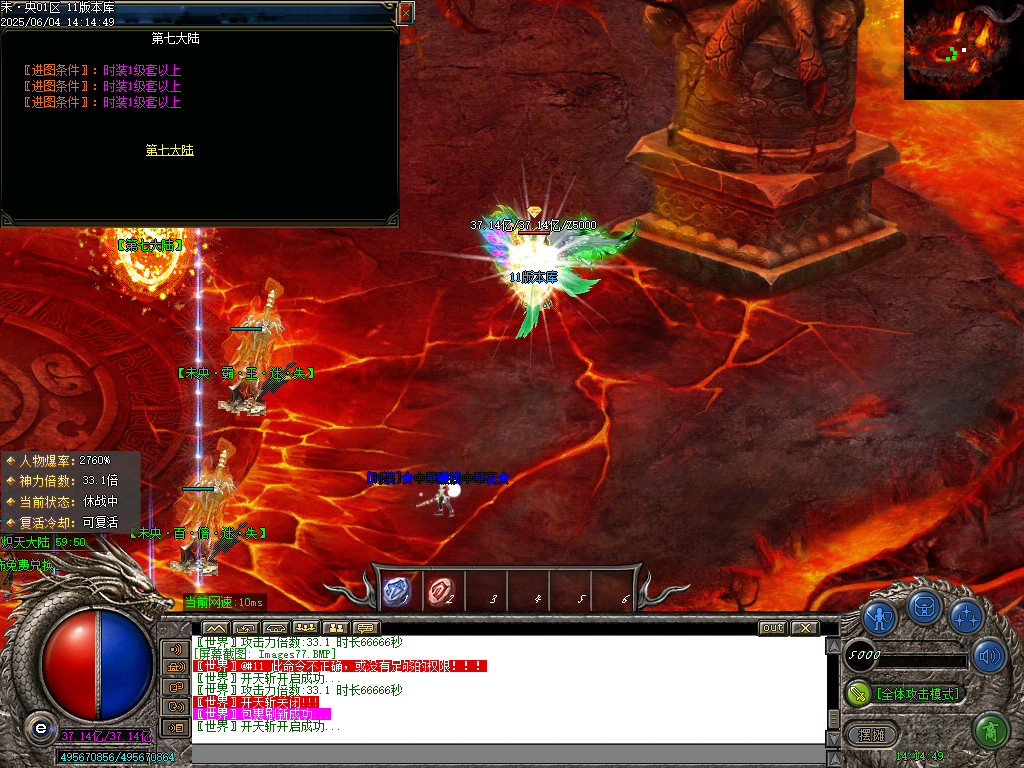Screen dimensions: 1024x768
Task: Open the green 商 shop button
Action: [x=990, y=731]
